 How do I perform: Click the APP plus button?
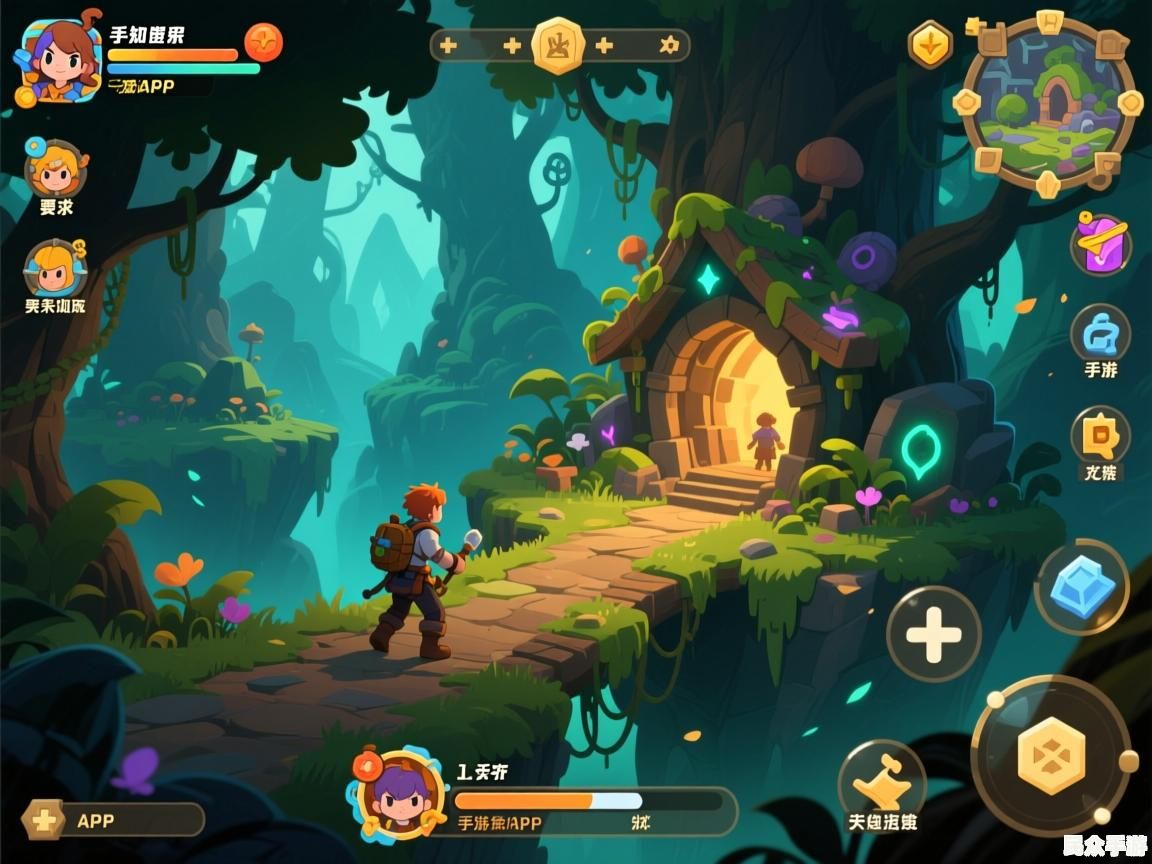44,820
